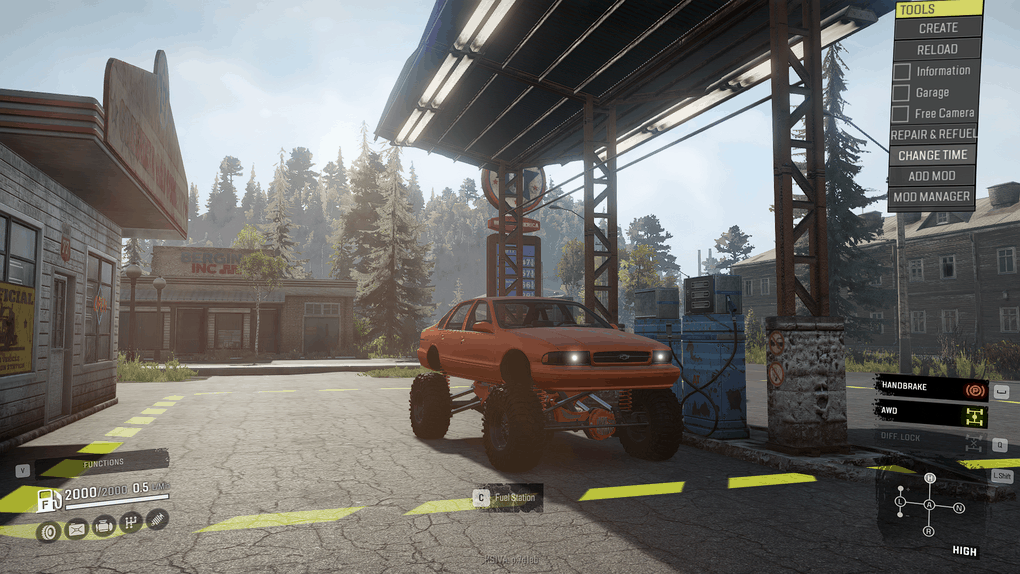Choose ADD MOD from the tools panel
The height and width of the screenshot is (574, 1020).
point(933,176)
